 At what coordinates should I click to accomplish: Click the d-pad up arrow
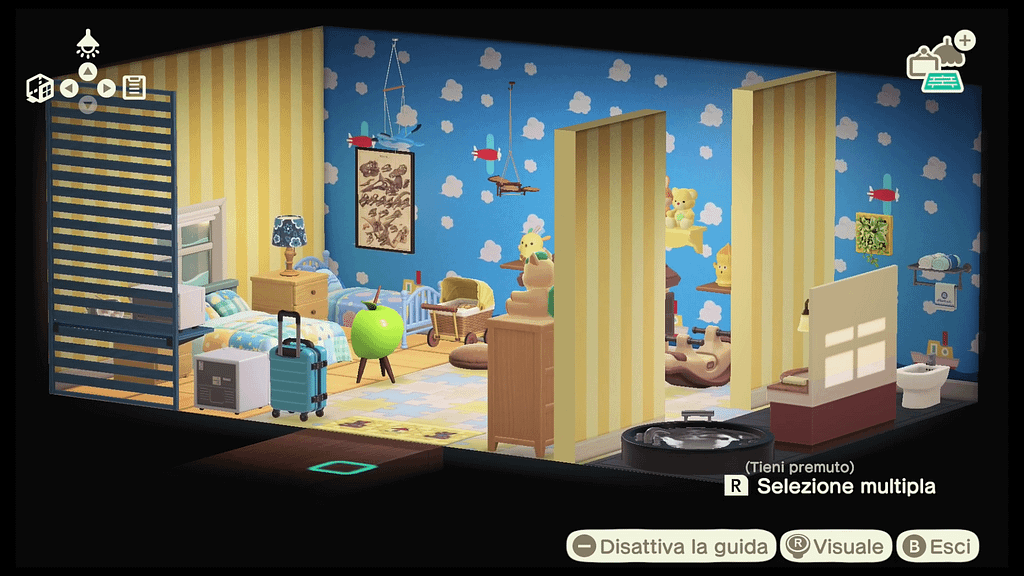coord(88,71)
